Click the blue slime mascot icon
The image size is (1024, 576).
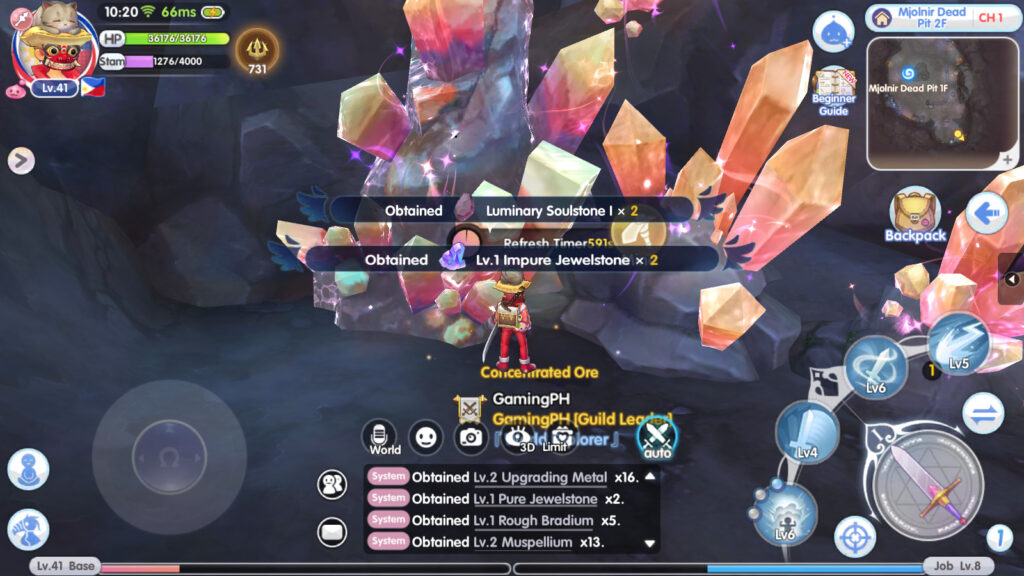(833, 32)
